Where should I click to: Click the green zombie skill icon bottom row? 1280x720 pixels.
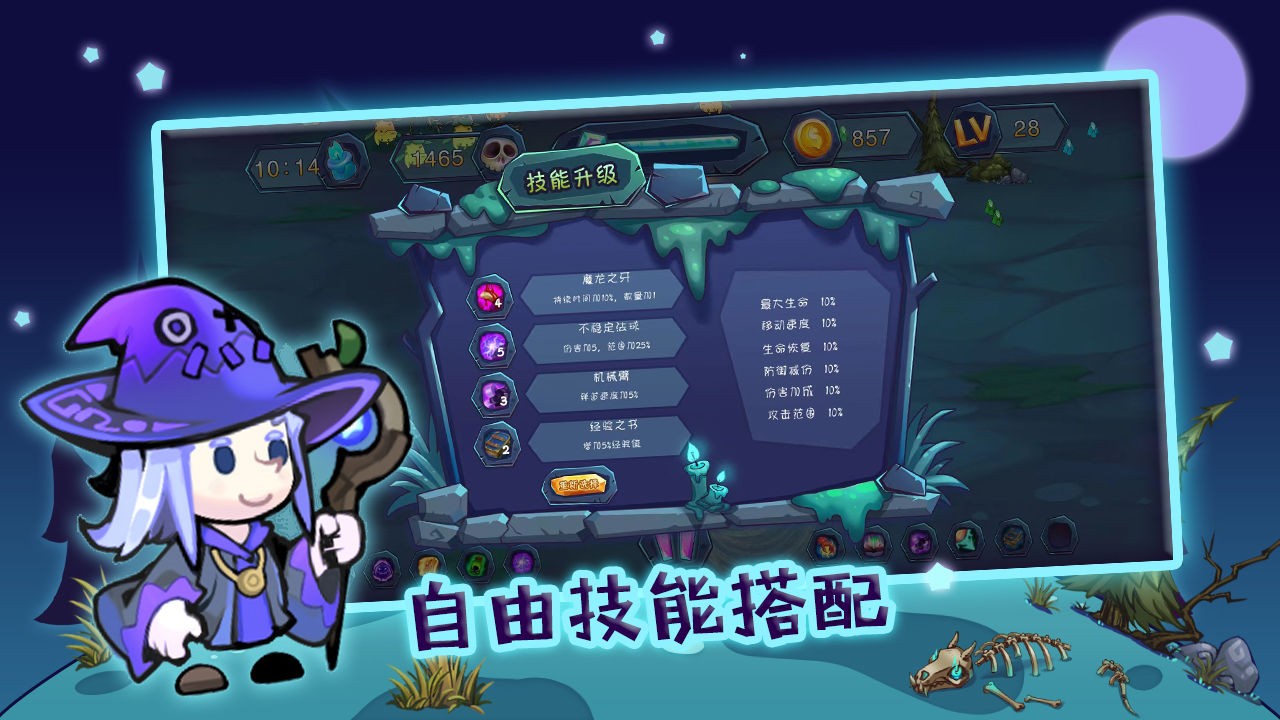[x=474, y=562]
